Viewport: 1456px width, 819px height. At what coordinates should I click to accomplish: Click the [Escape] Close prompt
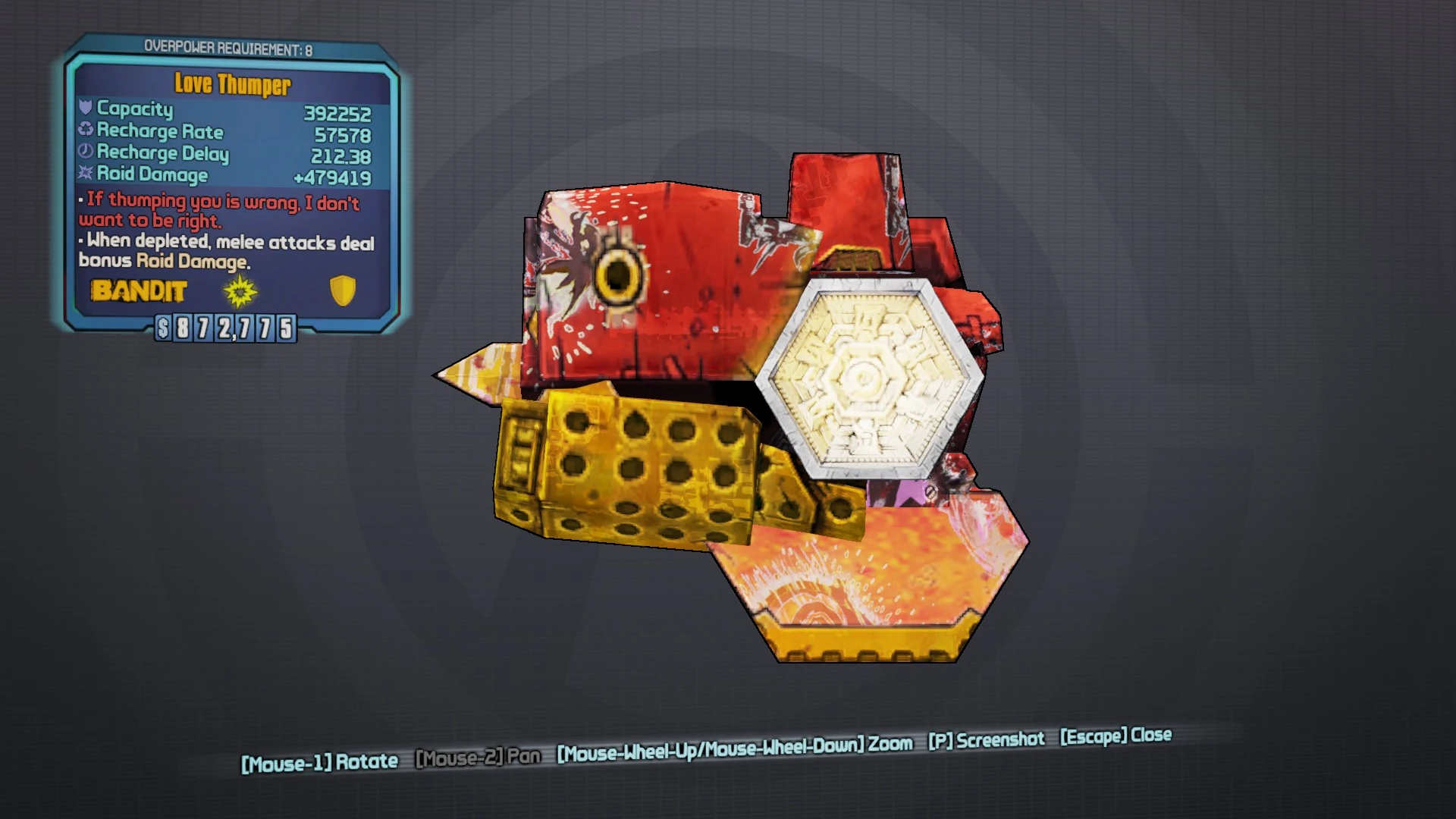[1116, 736]
